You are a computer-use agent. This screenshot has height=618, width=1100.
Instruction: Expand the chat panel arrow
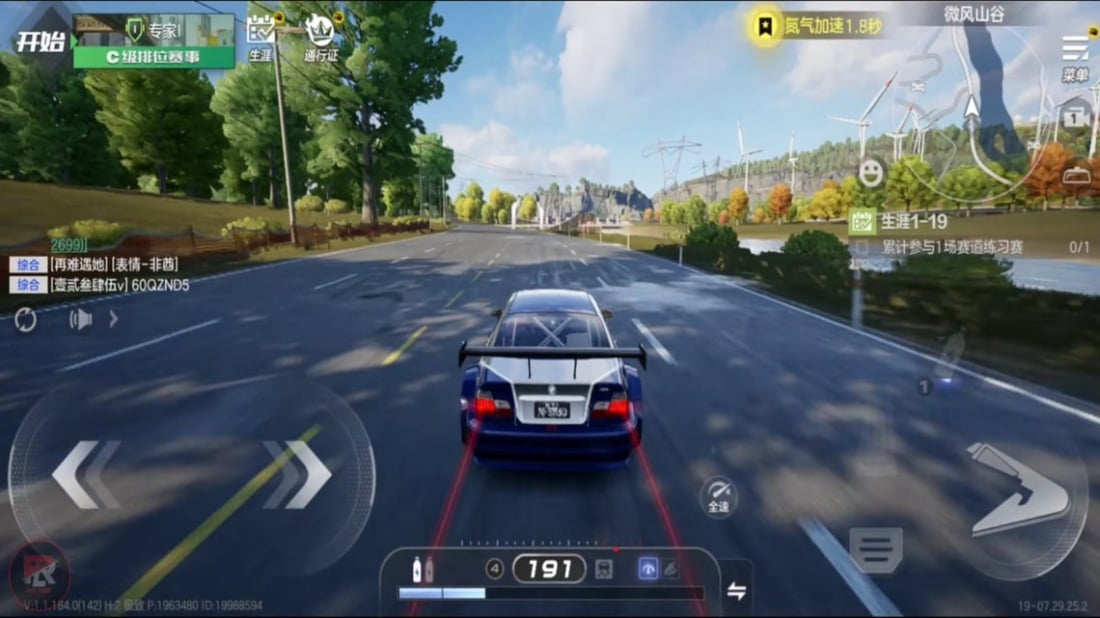114,319
